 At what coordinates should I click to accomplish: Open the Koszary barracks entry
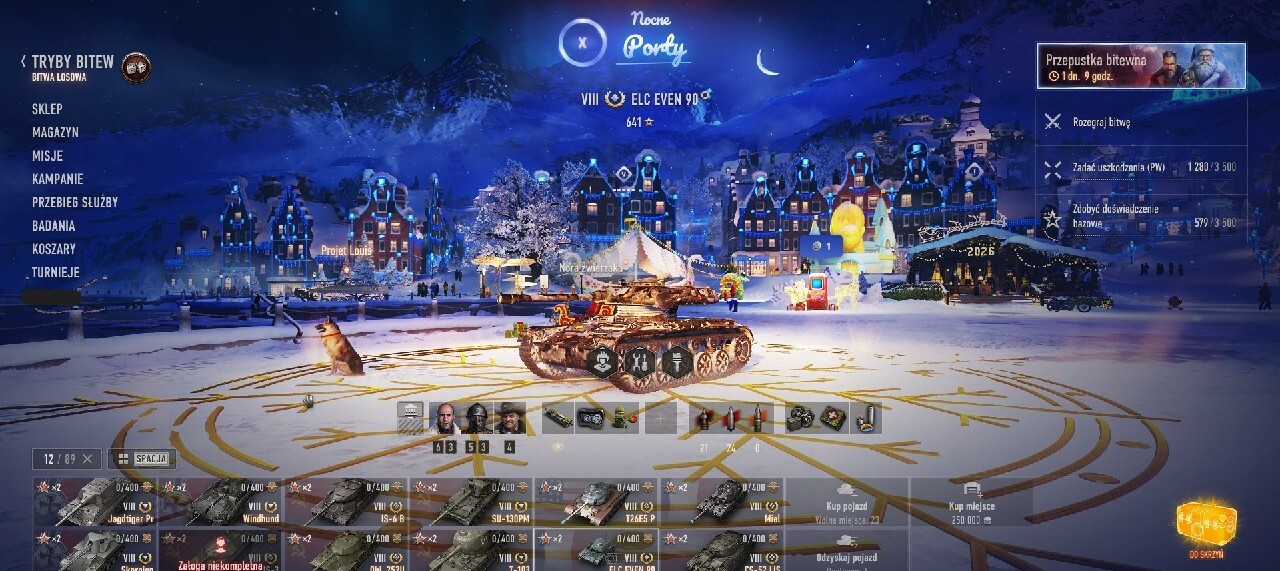54,249
